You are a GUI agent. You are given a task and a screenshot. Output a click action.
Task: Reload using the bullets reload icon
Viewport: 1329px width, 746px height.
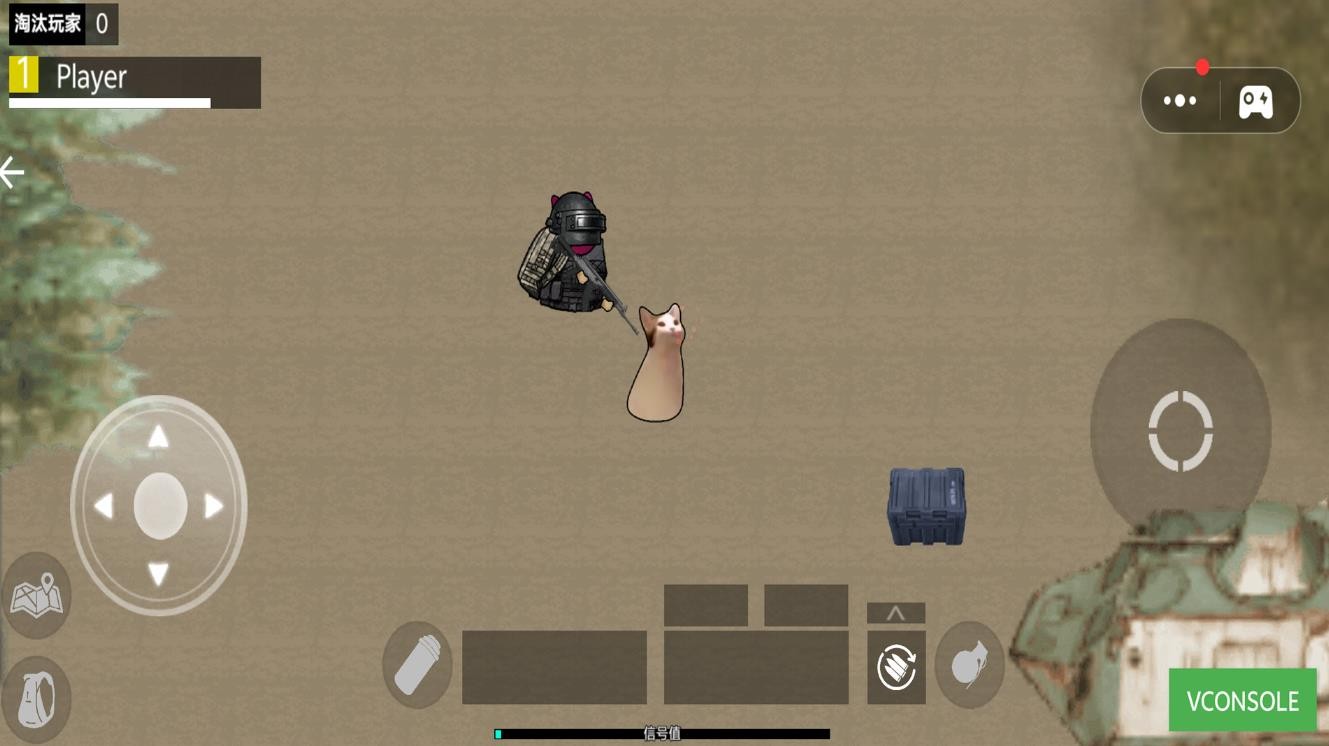pyautogui.click(x=896, y=667)
